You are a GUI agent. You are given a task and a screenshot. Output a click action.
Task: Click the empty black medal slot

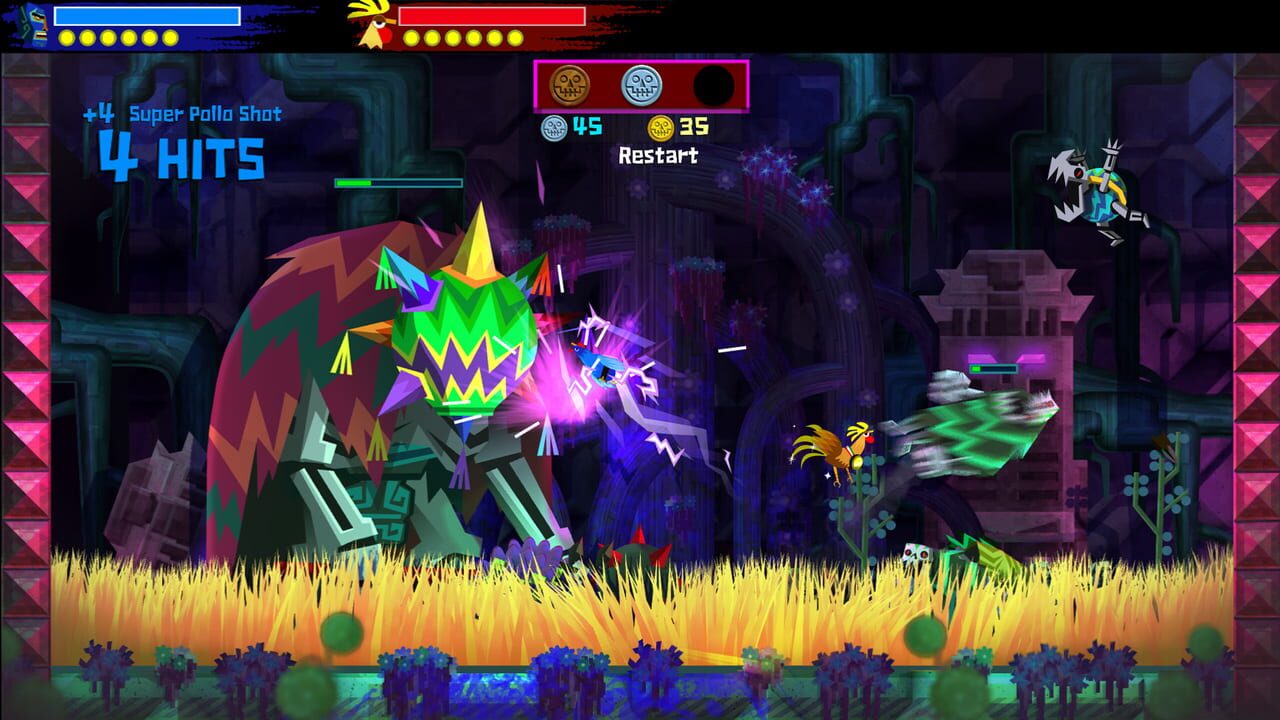712,85
